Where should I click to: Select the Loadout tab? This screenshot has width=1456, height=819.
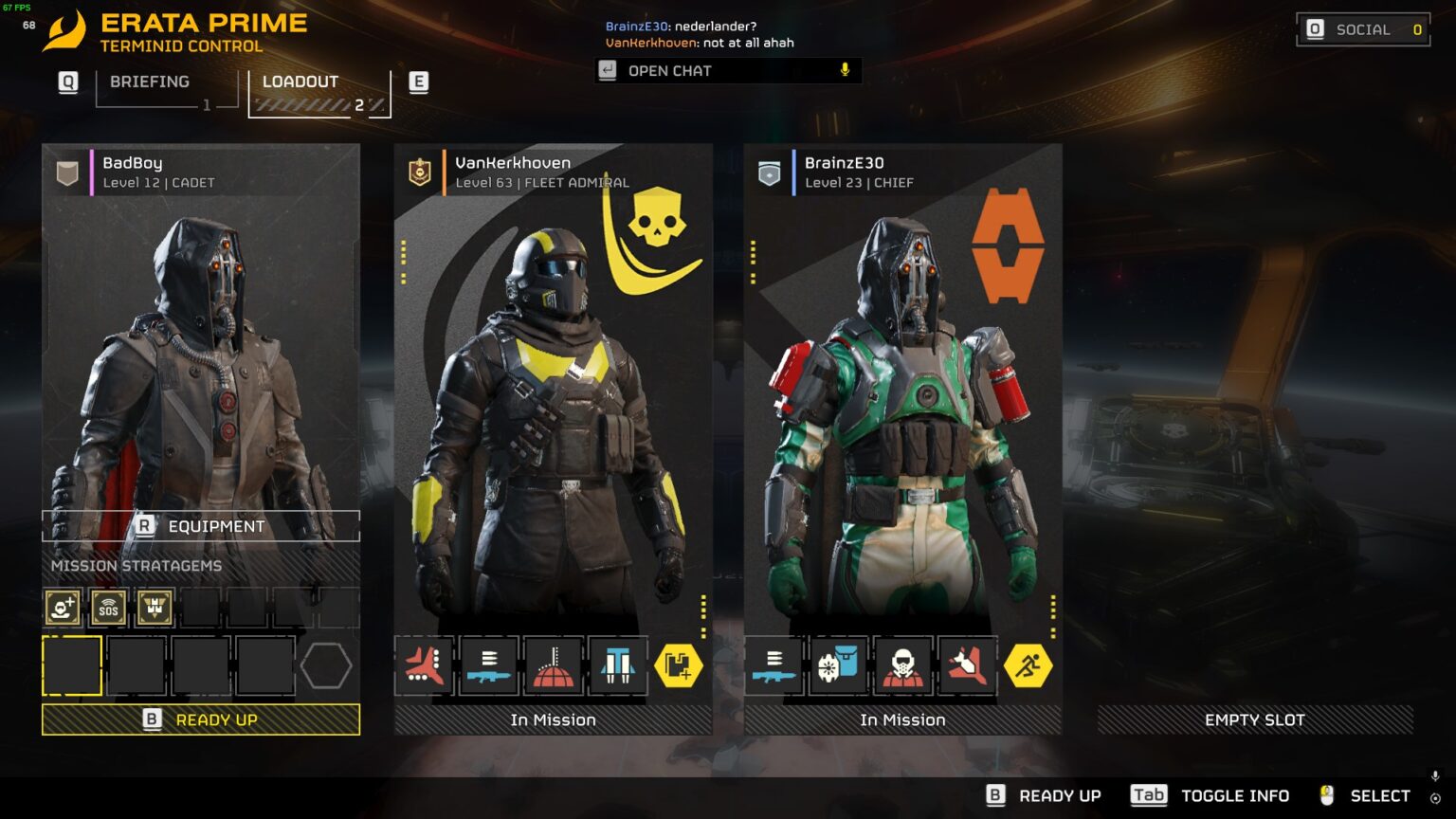pos(300,82)
